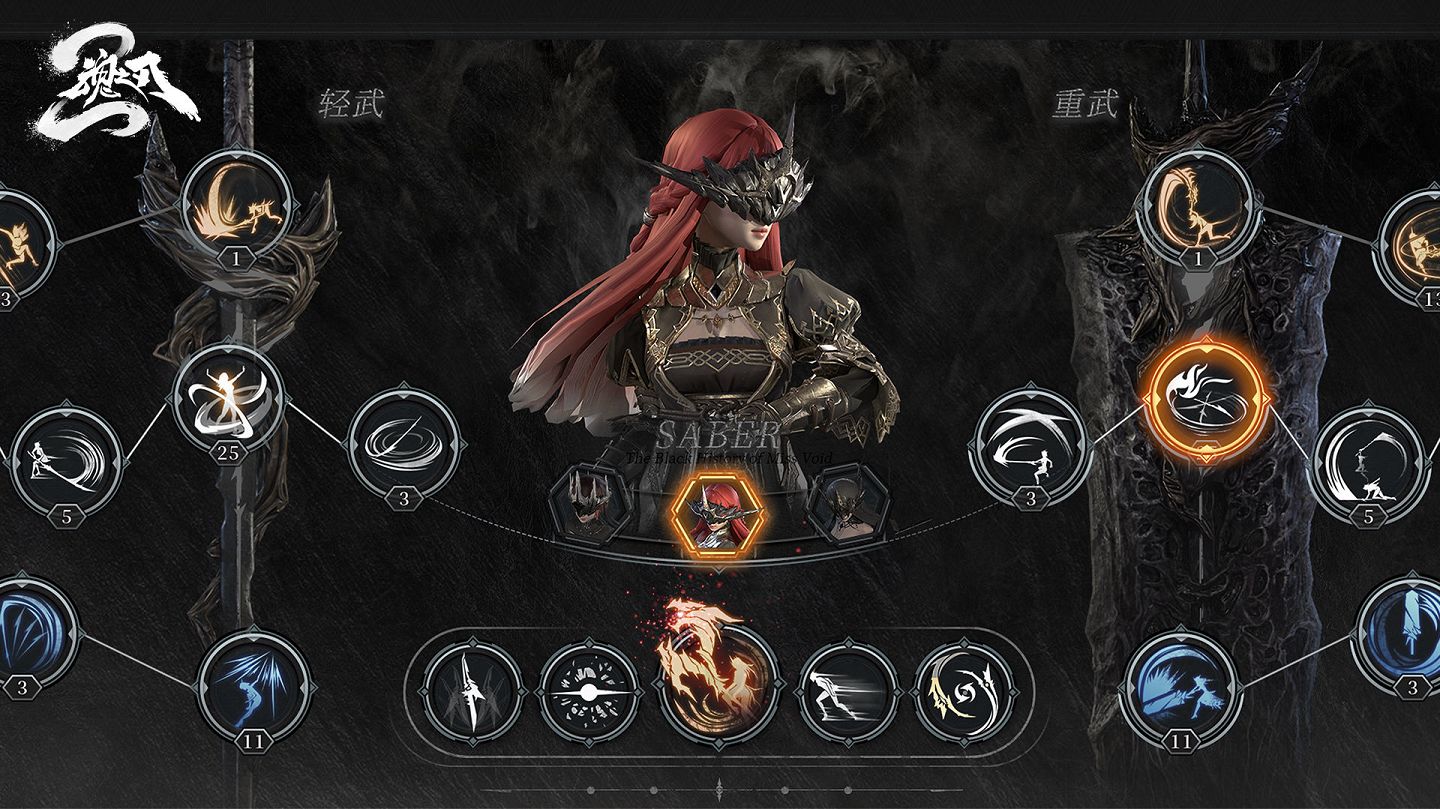Pick the heavy weapon kneeling figure node
The height and width of the screenshot is (809, 1440).
click(1367, 462)
